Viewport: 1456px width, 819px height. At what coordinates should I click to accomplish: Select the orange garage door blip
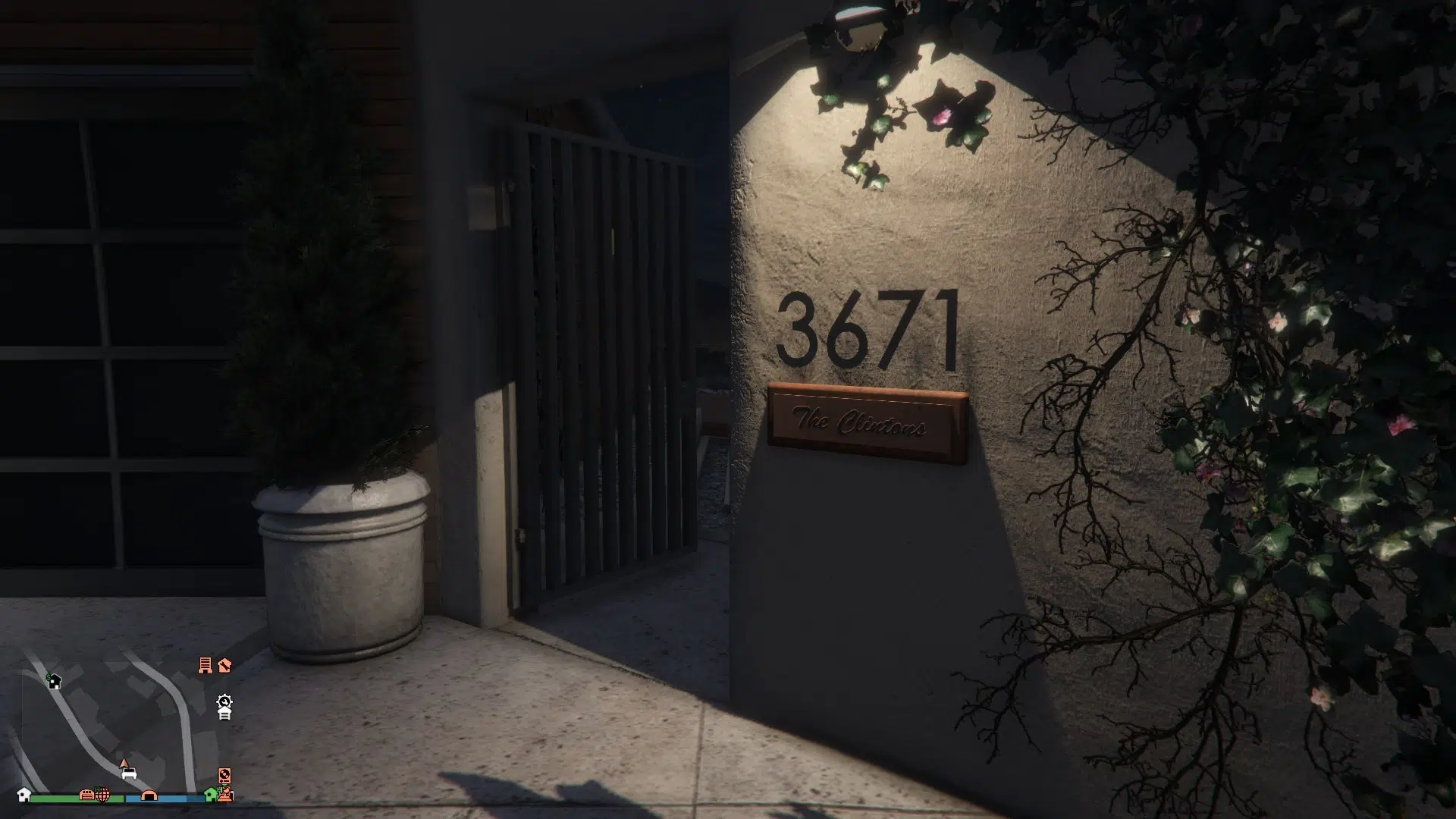click(x=87, y=795)
